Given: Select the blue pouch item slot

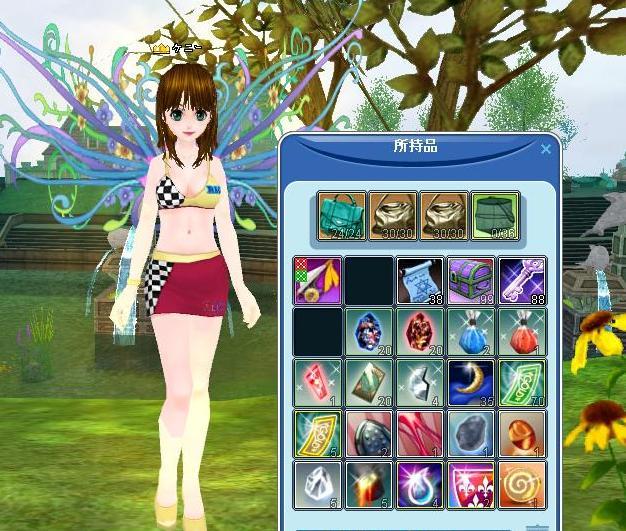Looking at the screenshot, I should click(x=471, y=331).
